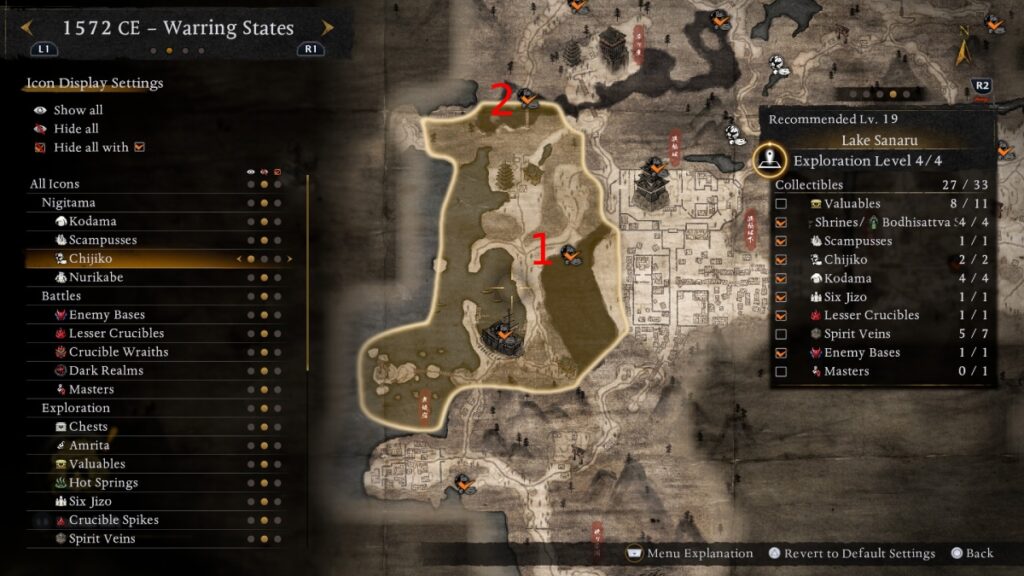The height and width of the screenshot is (576, 1024).
Task: Click the right arrow beside the era title
Action: [x=328, y=28]
